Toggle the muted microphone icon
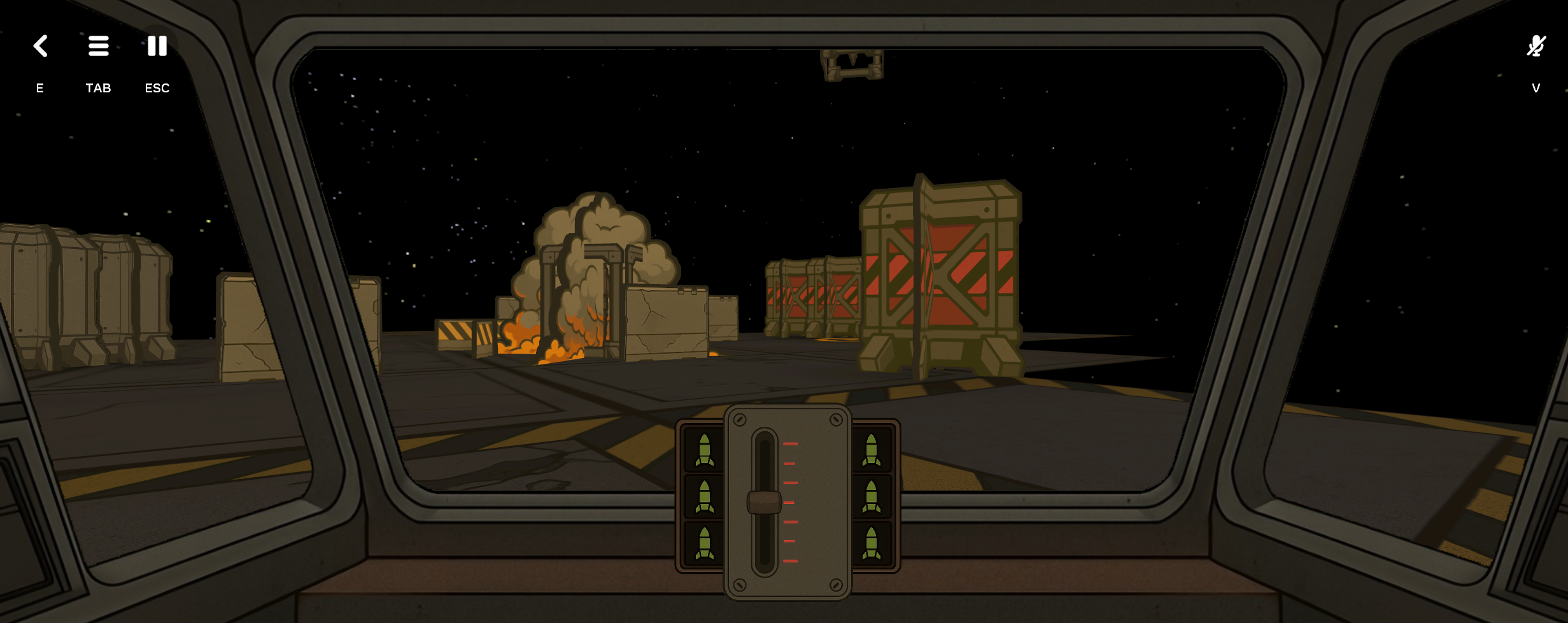 click(1536, 46)
